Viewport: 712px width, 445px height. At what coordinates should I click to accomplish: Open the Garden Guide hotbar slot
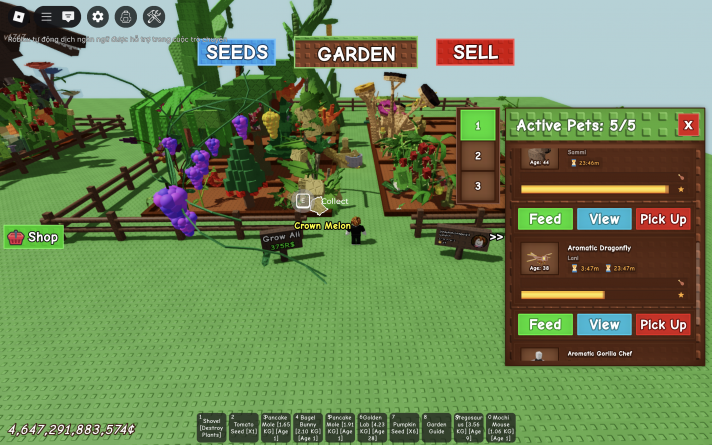pos(436,427)
